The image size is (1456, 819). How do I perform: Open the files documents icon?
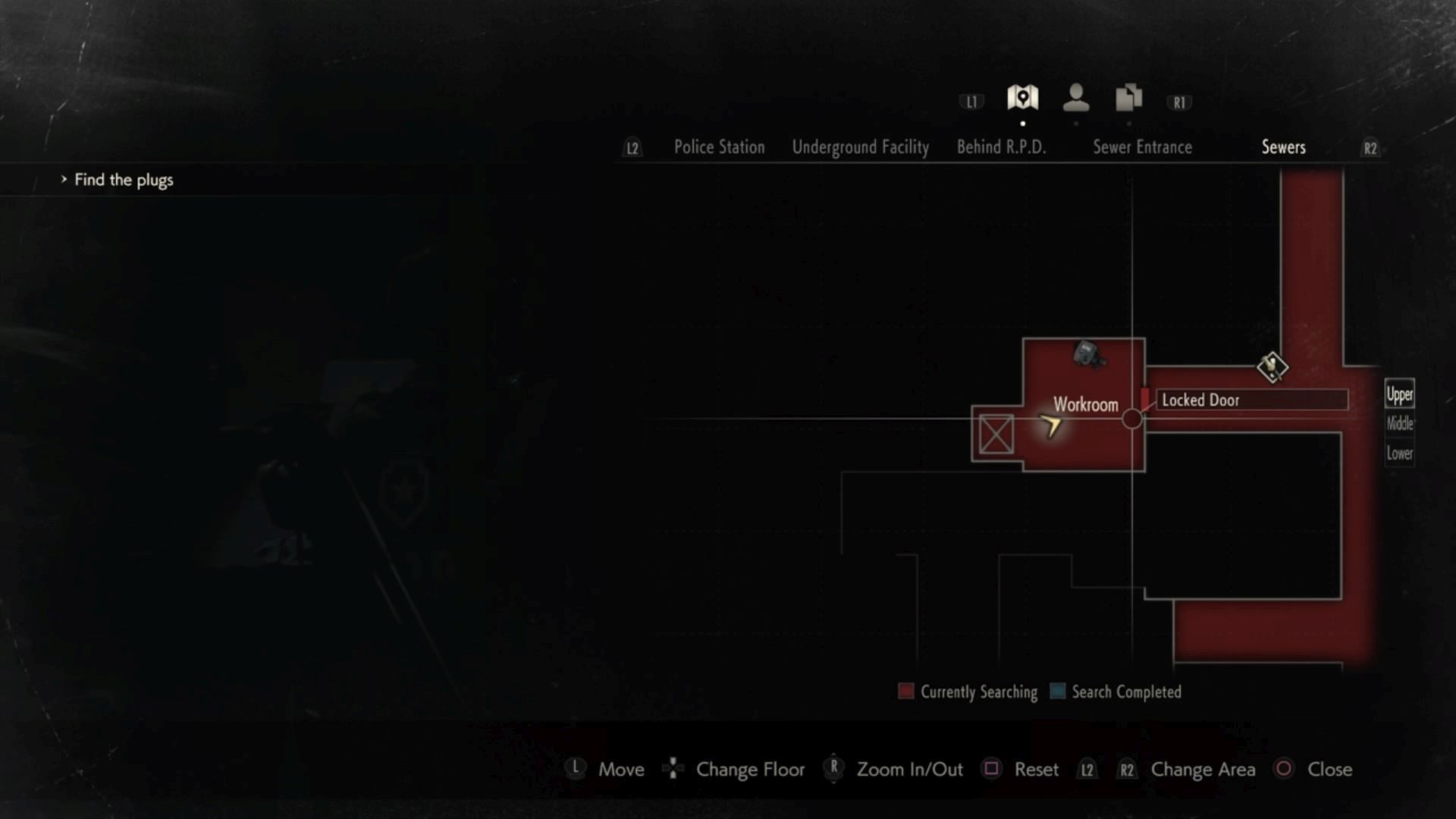[x=1128, y=98]
